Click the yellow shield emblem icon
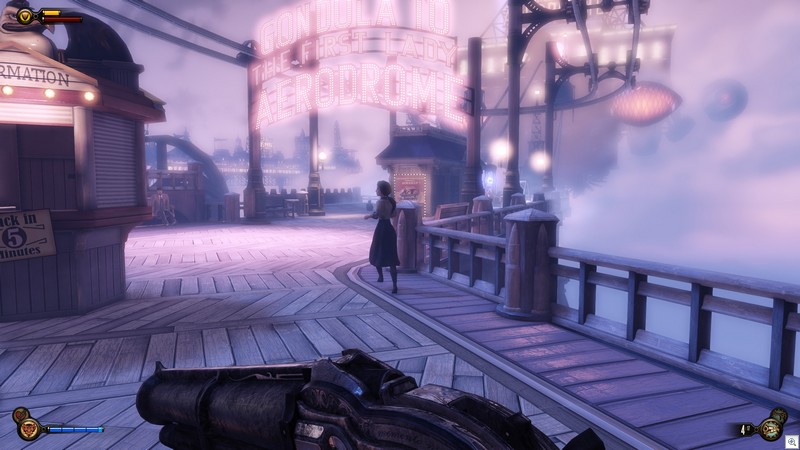The height and width of the screenshot is (450, 800). point(25,16)
